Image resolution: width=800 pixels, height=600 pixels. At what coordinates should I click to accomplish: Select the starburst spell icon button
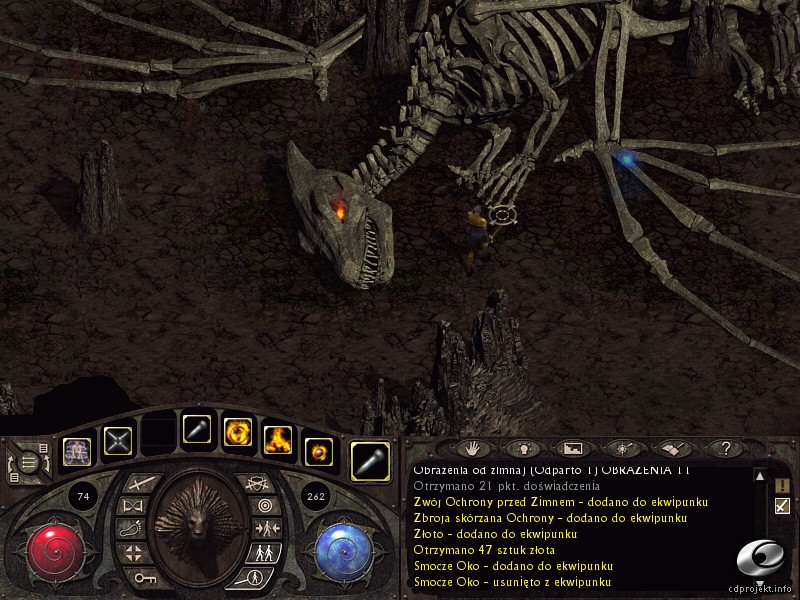(x=622, y=448)
